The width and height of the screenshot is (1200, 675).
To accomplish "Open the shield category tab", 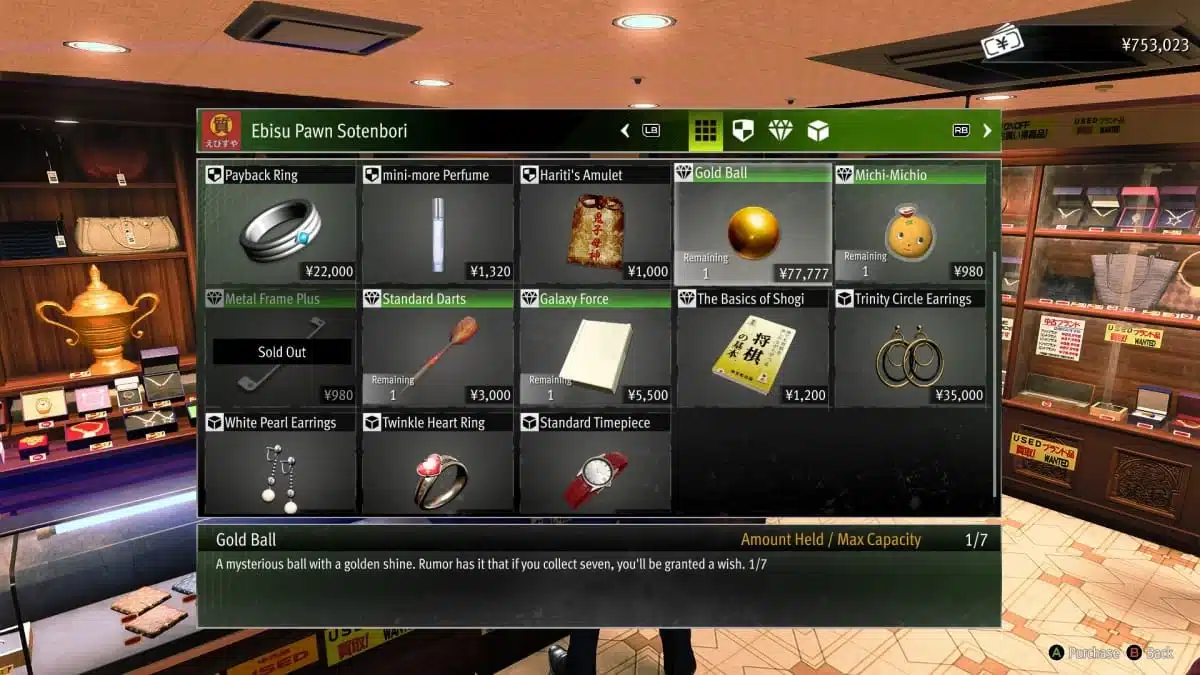I will 743,131.
